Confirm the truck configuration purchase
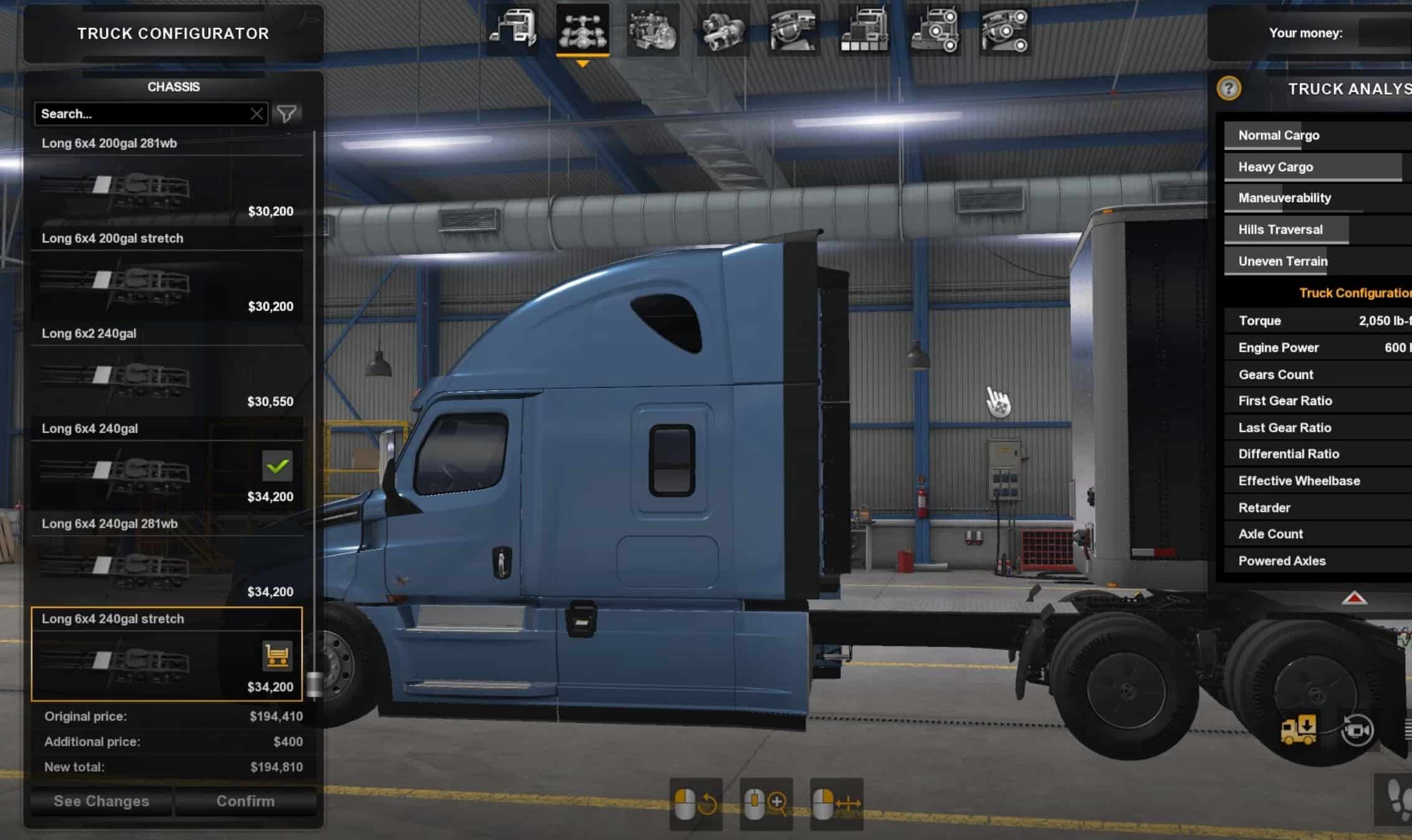The width and height of the screenshot is (1412, 840). coord(245,801)
